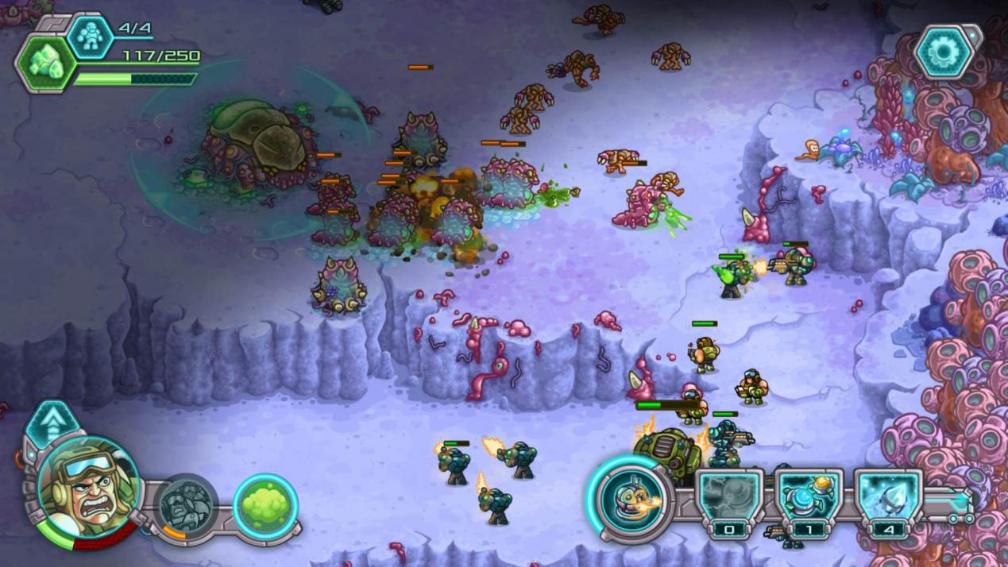
Task: Select the angry goggled hero portrait
Action: (x=86, y=485)
